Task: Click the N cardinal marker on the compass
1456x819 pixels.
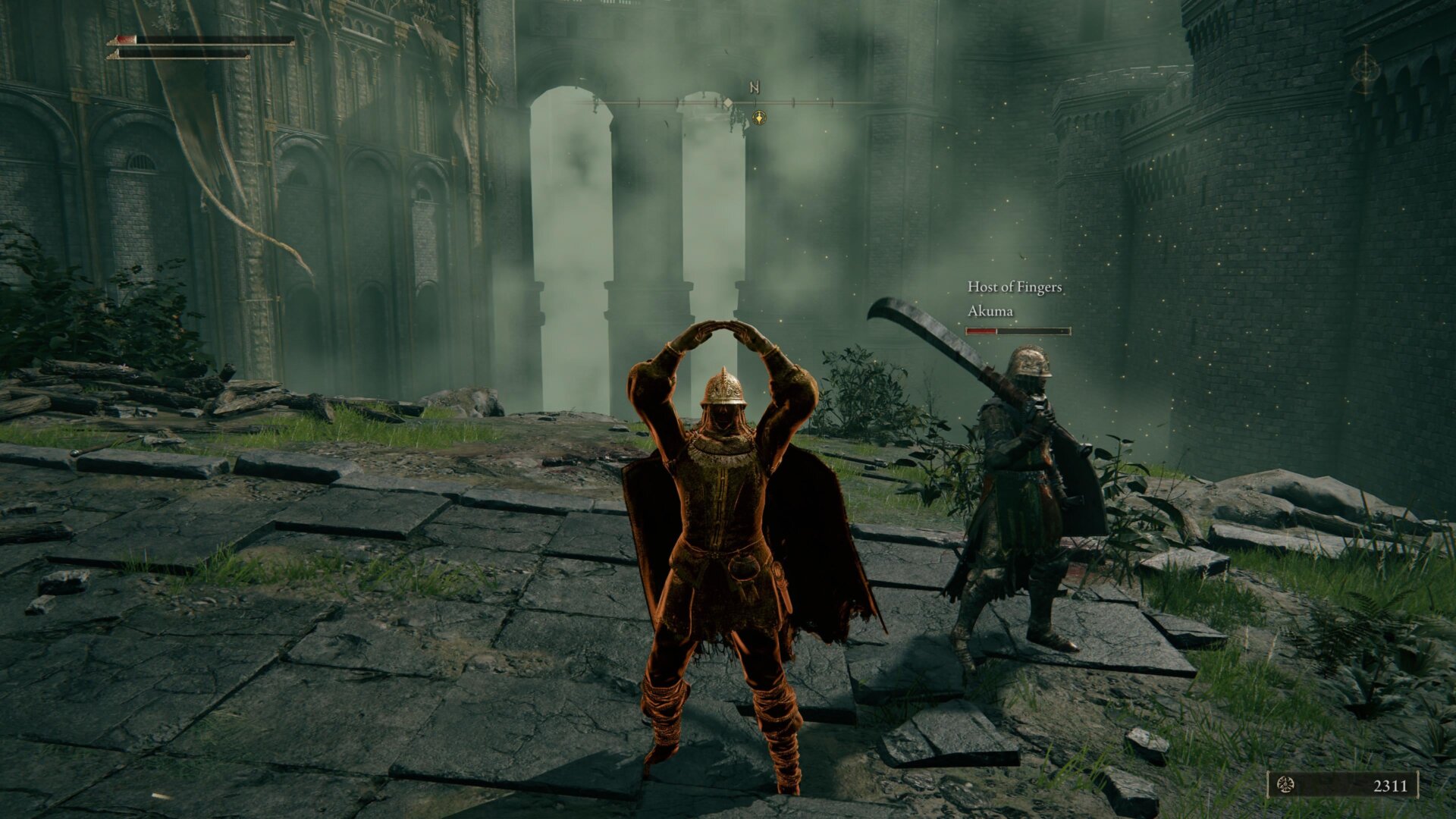Action: point(755,86)
